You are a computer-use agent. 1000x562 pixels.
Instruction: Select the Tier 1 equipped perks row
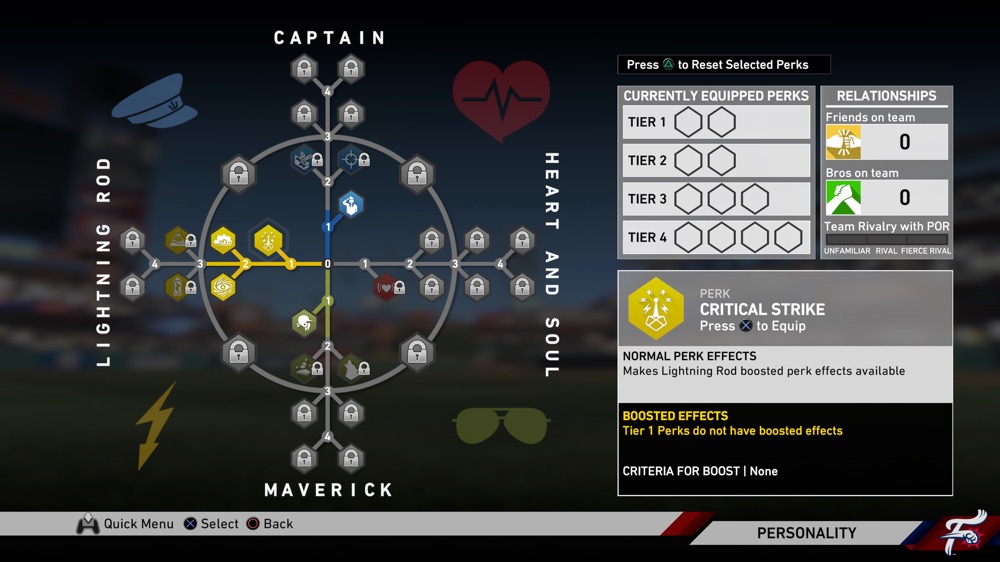[716, 122]
